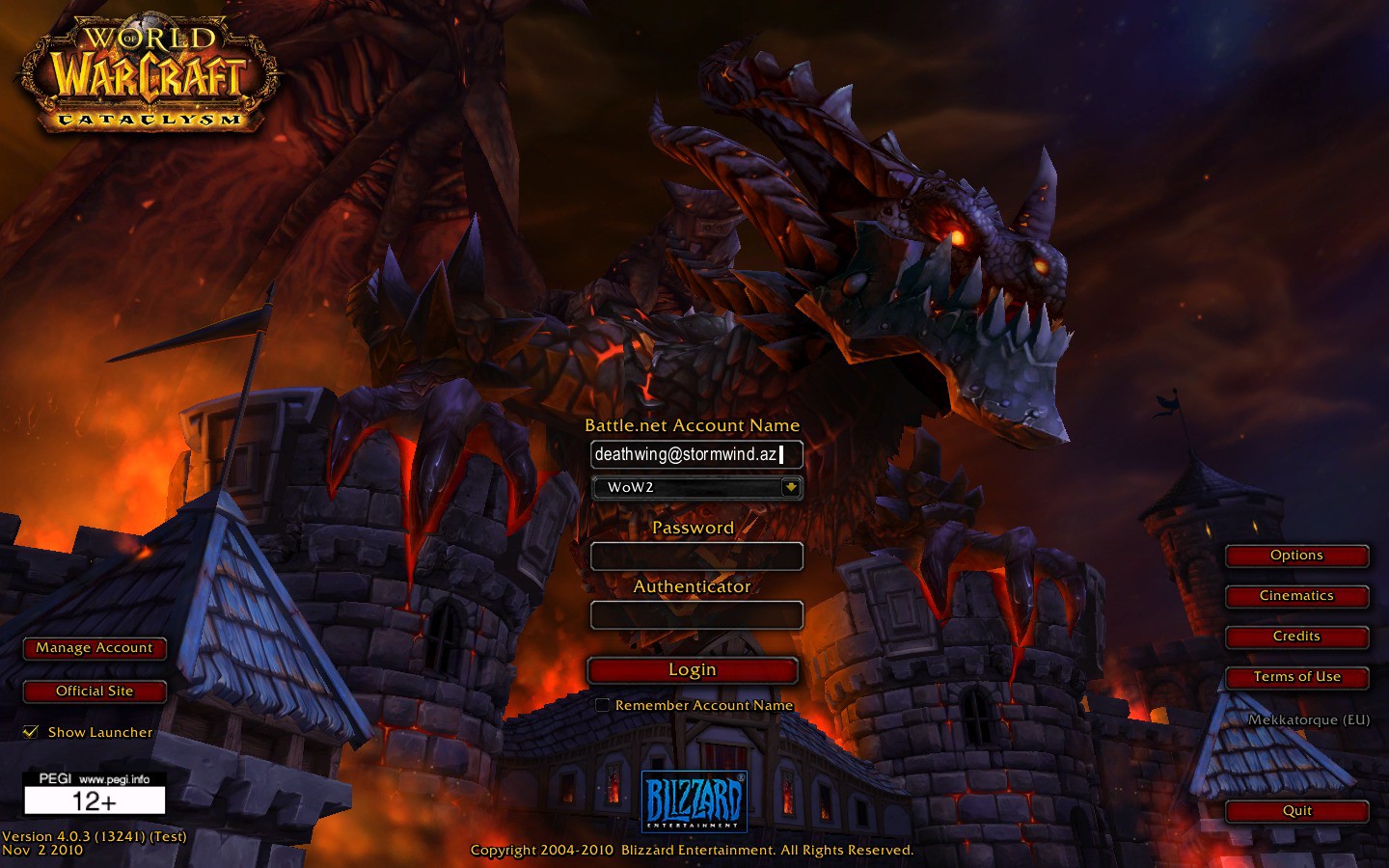The image size is (1389, 868).
Task: Open Terms of Use
Action: point(1296,677)
